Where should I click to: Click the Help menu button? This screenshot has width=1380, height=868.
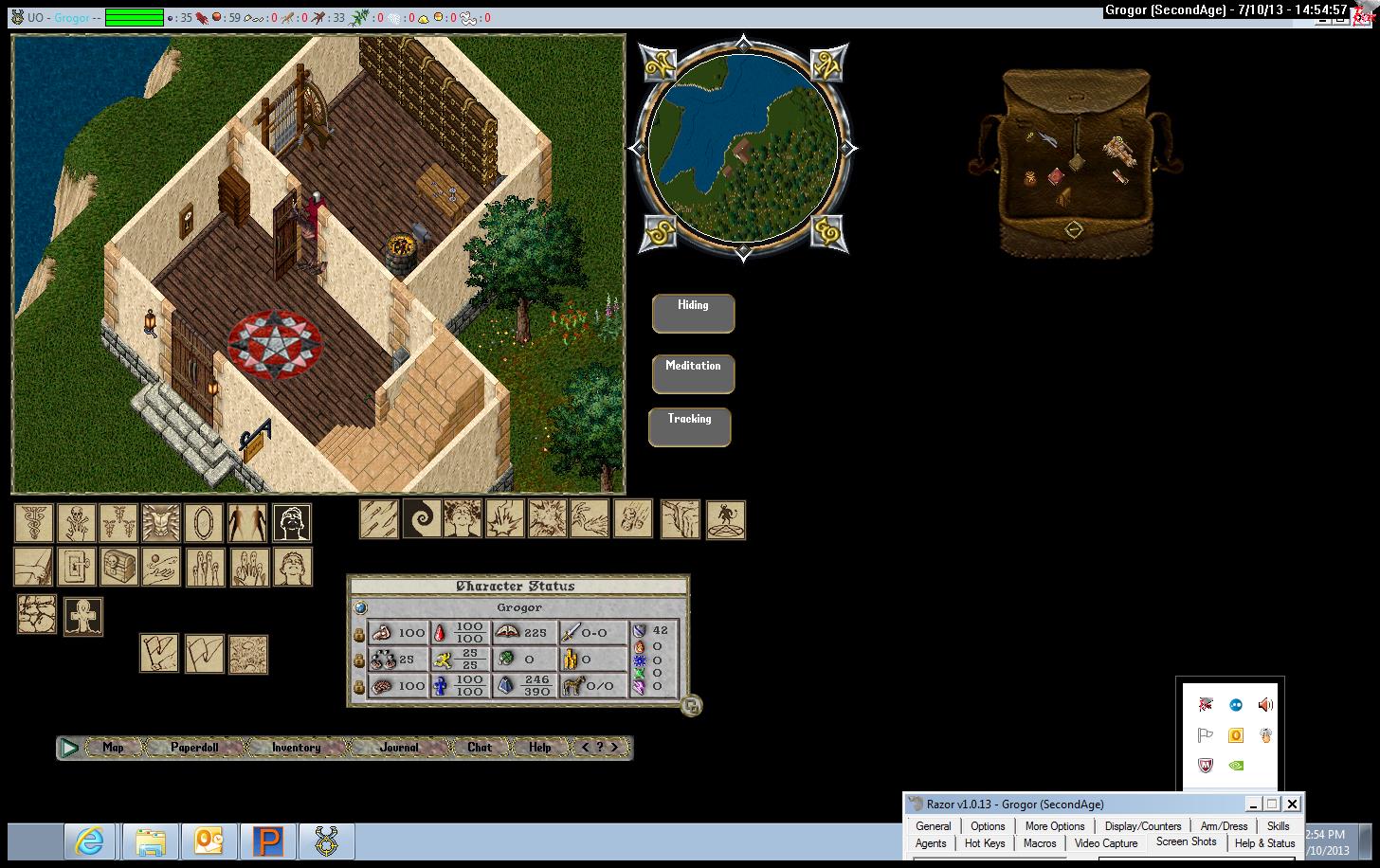(540, 748)
